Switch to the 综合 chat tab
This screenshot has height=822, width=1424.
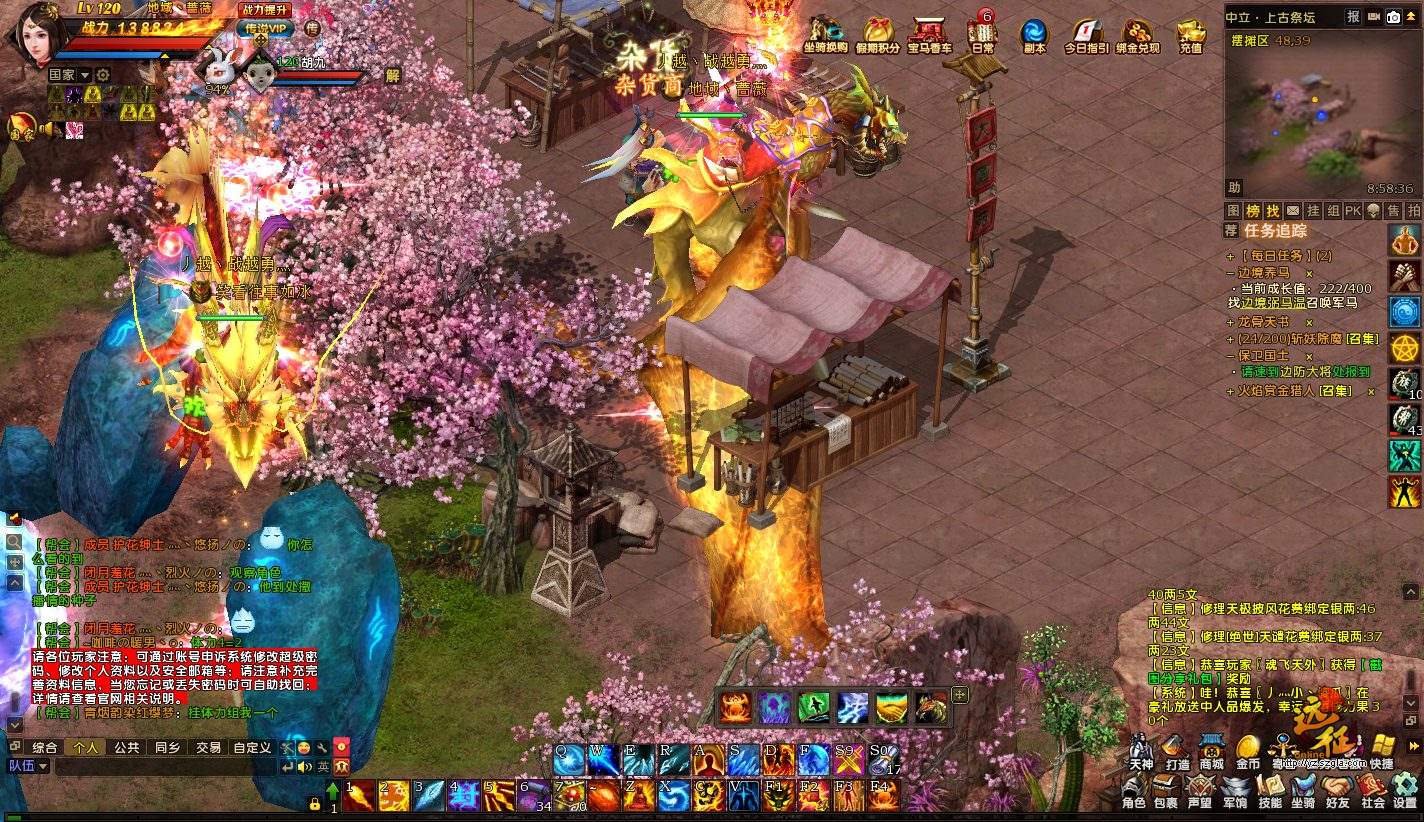pos(45,747)
